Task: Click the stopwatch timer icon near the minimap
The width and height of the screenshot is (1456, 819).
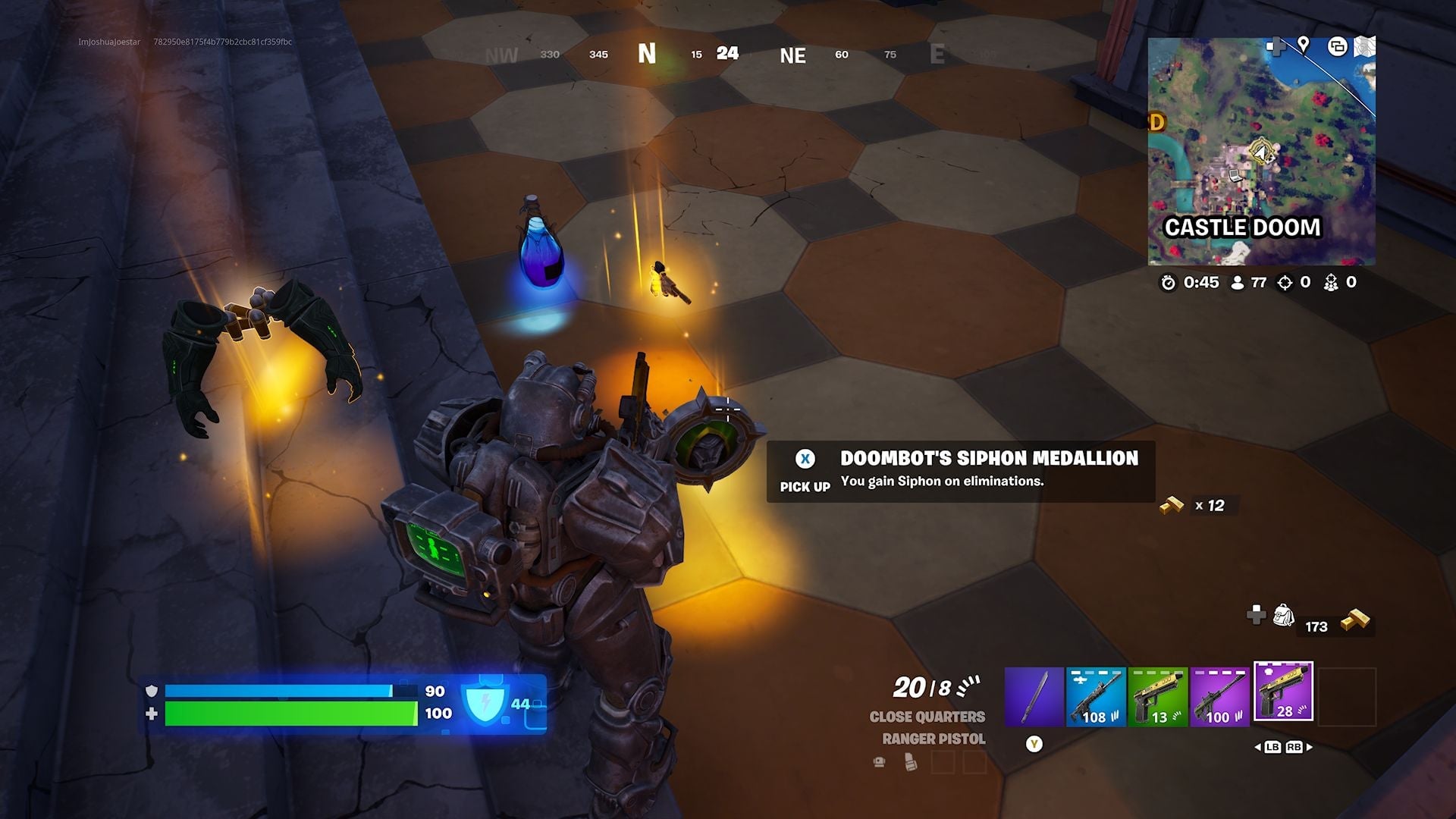Action: [1169, 283]
